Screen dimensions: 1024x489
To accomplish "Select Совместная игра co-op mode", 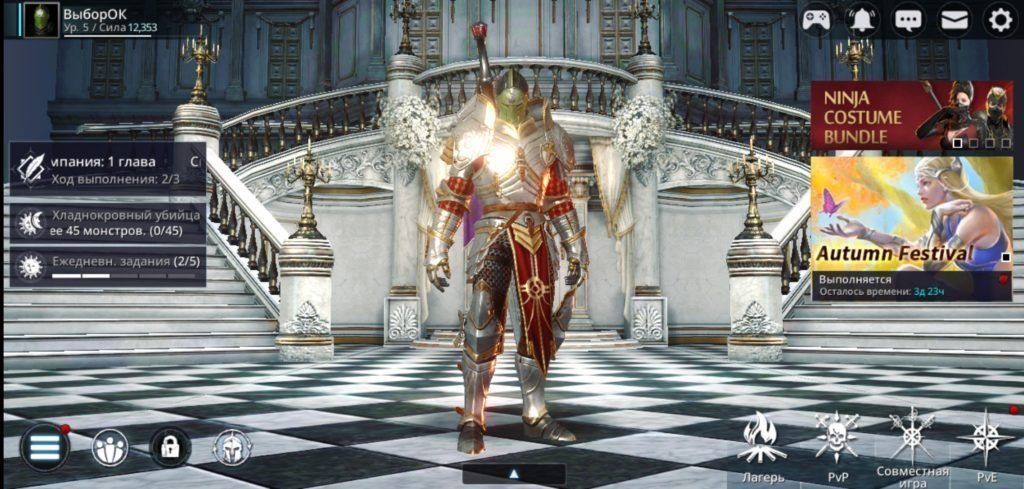I will 912,446.
